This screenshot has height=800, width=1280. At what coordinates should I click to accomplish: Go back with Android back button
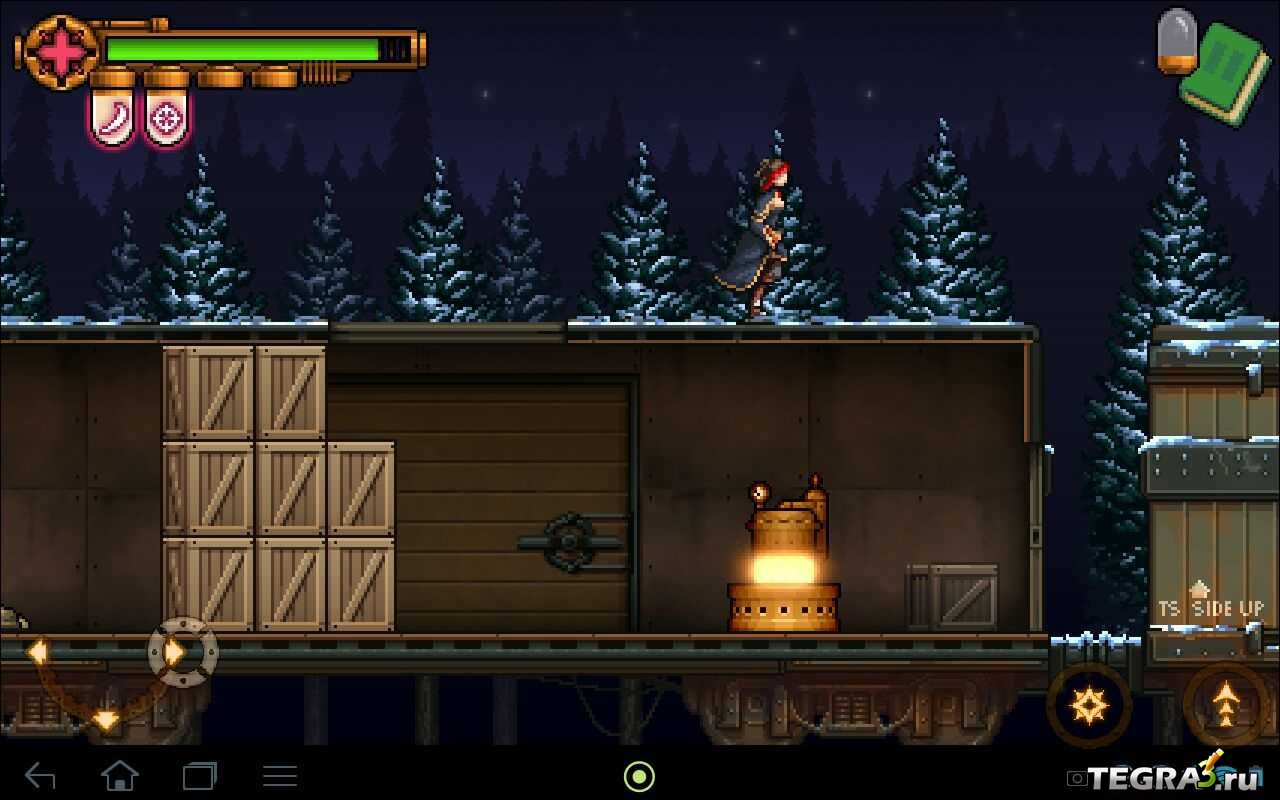coord(40,775)
